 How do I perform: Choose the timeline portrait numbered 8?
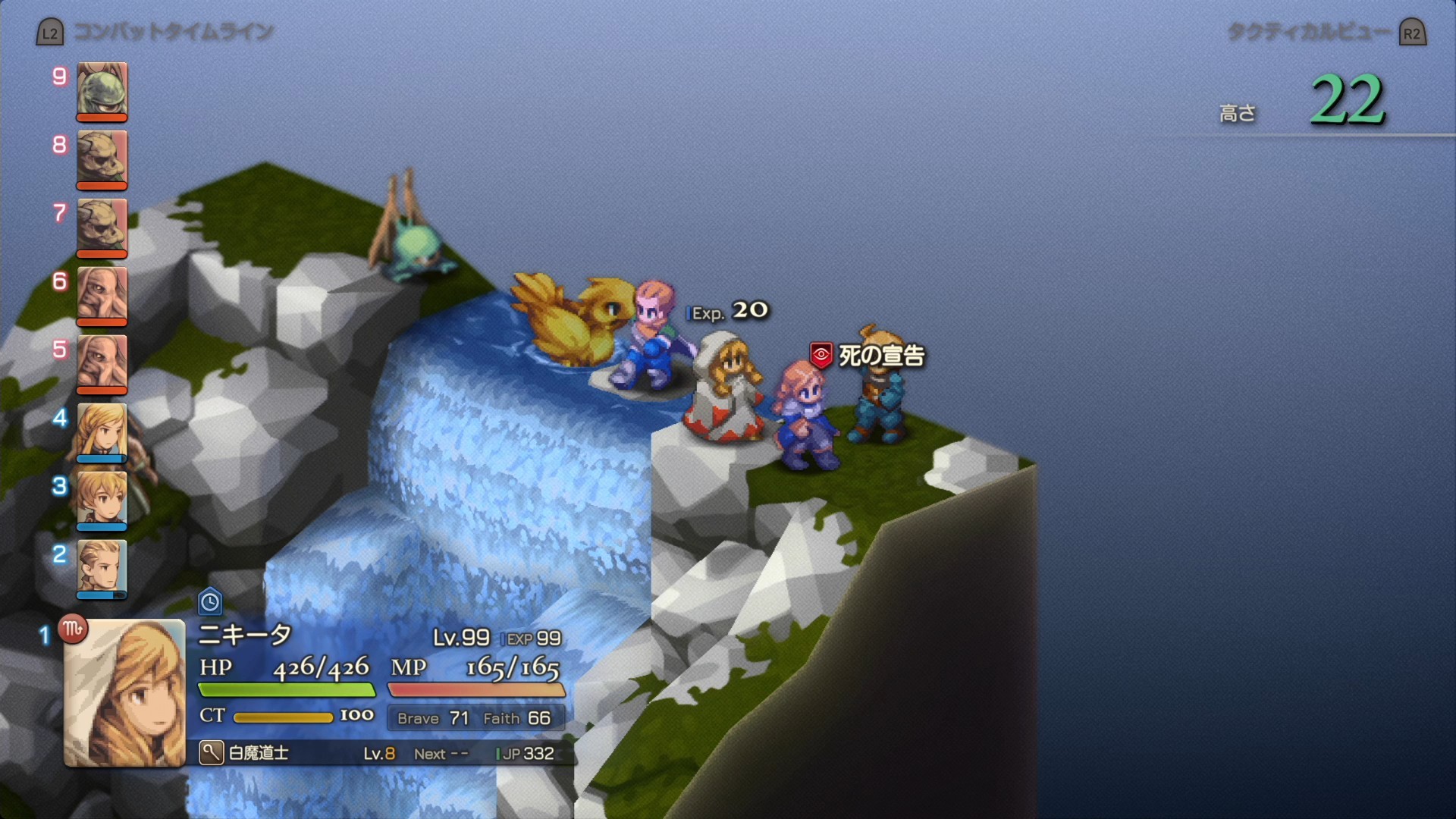pyautogui.click(x=102, y=158)
